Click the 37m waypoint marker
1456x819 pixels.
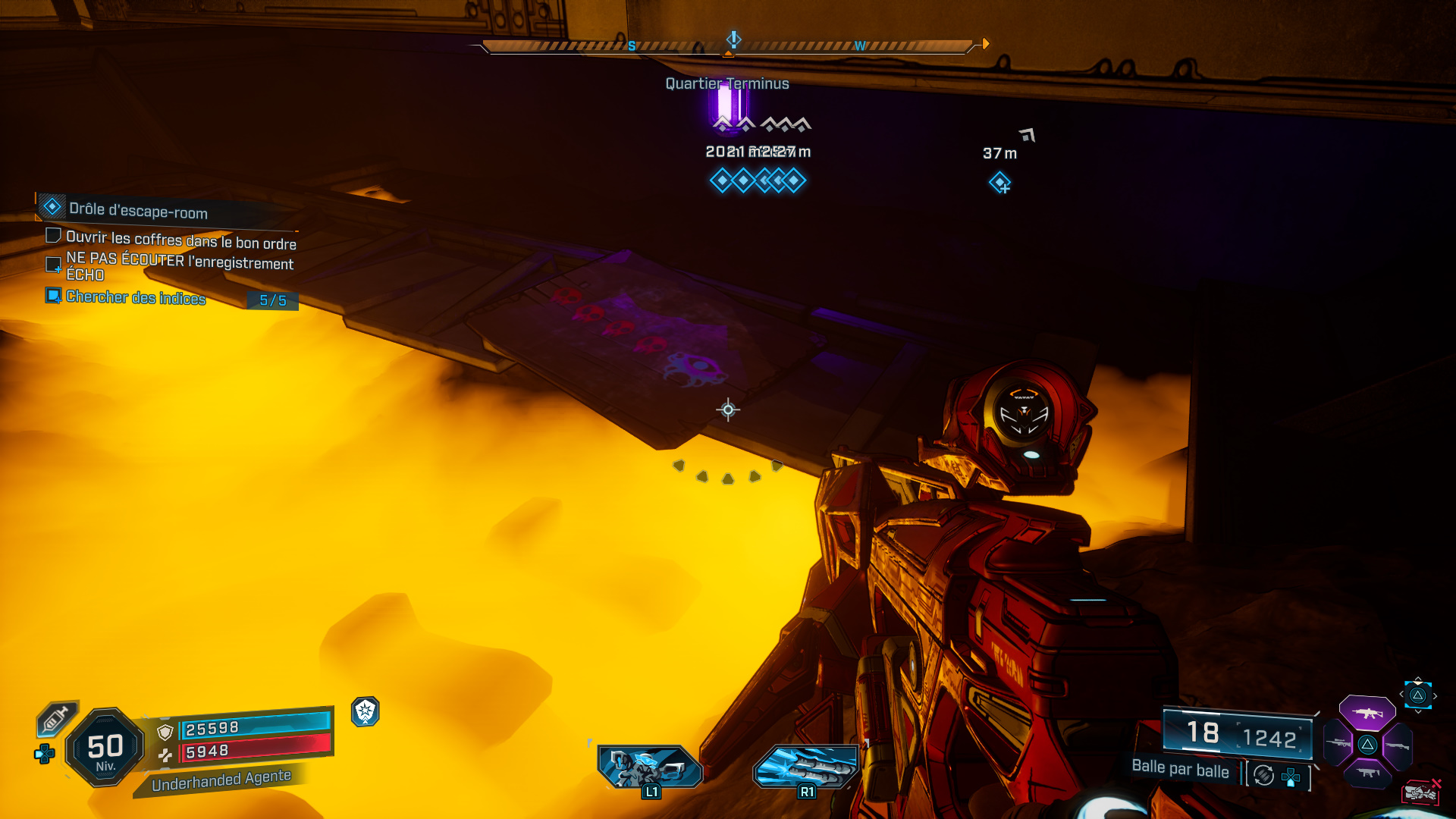coord(1000,181)
